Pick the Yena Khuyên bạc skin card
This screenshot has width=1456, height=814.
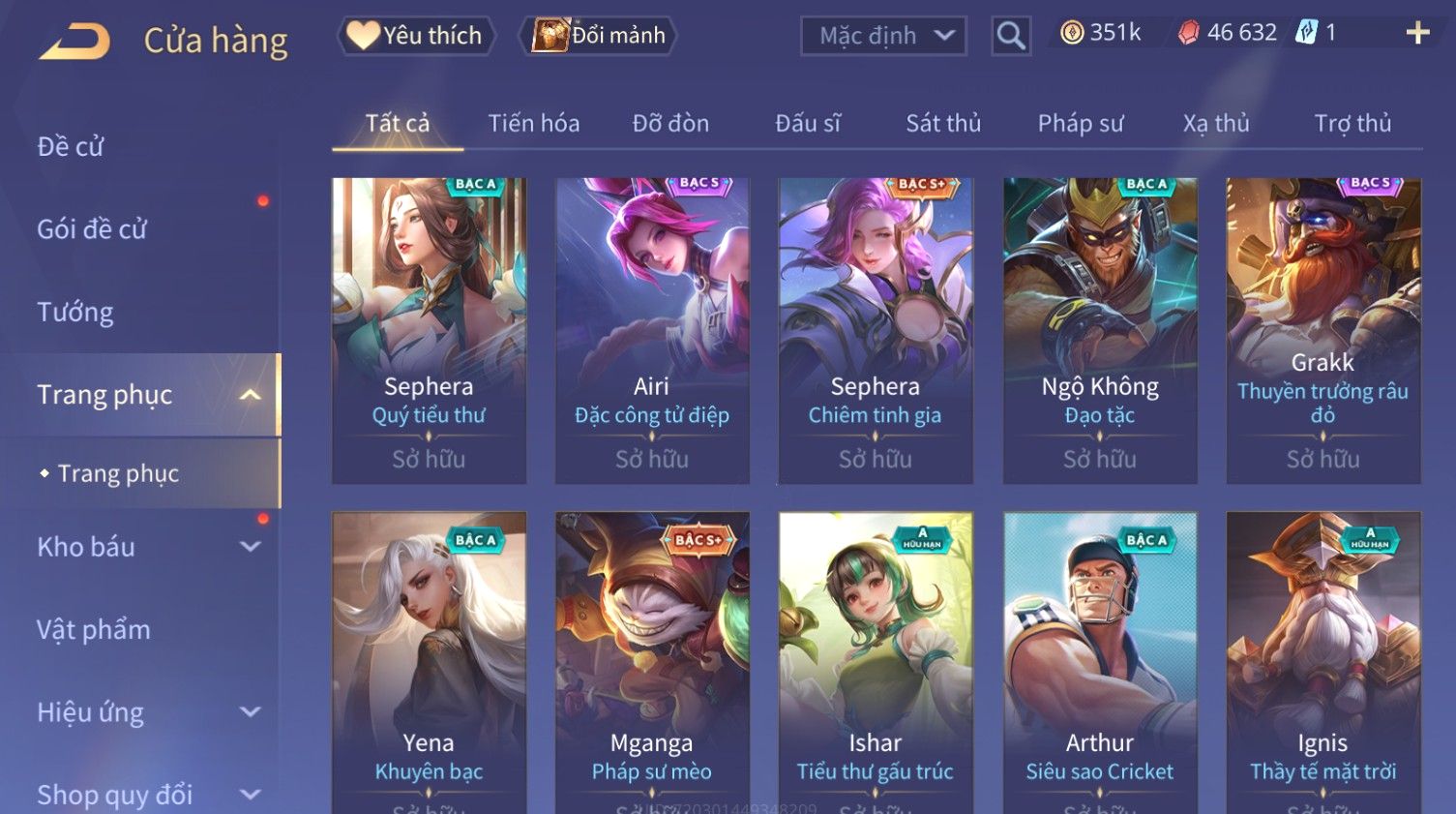pyautogui.click(x=429, y=658)
